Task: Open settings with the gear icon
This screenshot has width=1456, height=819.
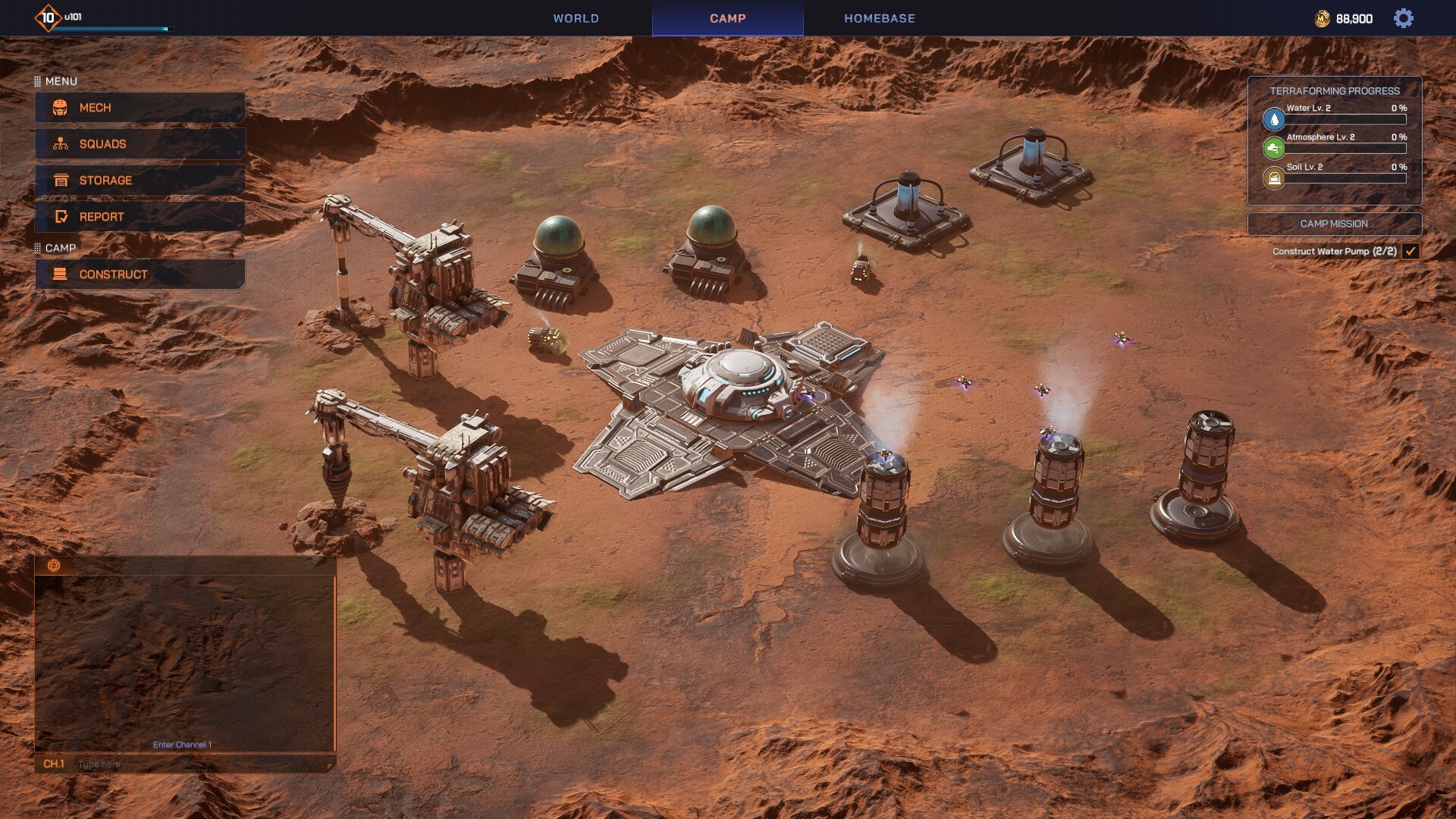Action: click(x=1403, y=18)
